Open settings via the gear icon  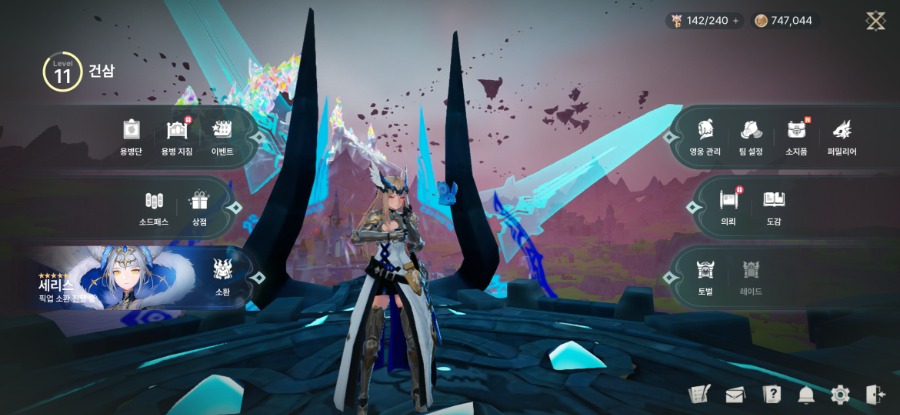tap(840, 395)
